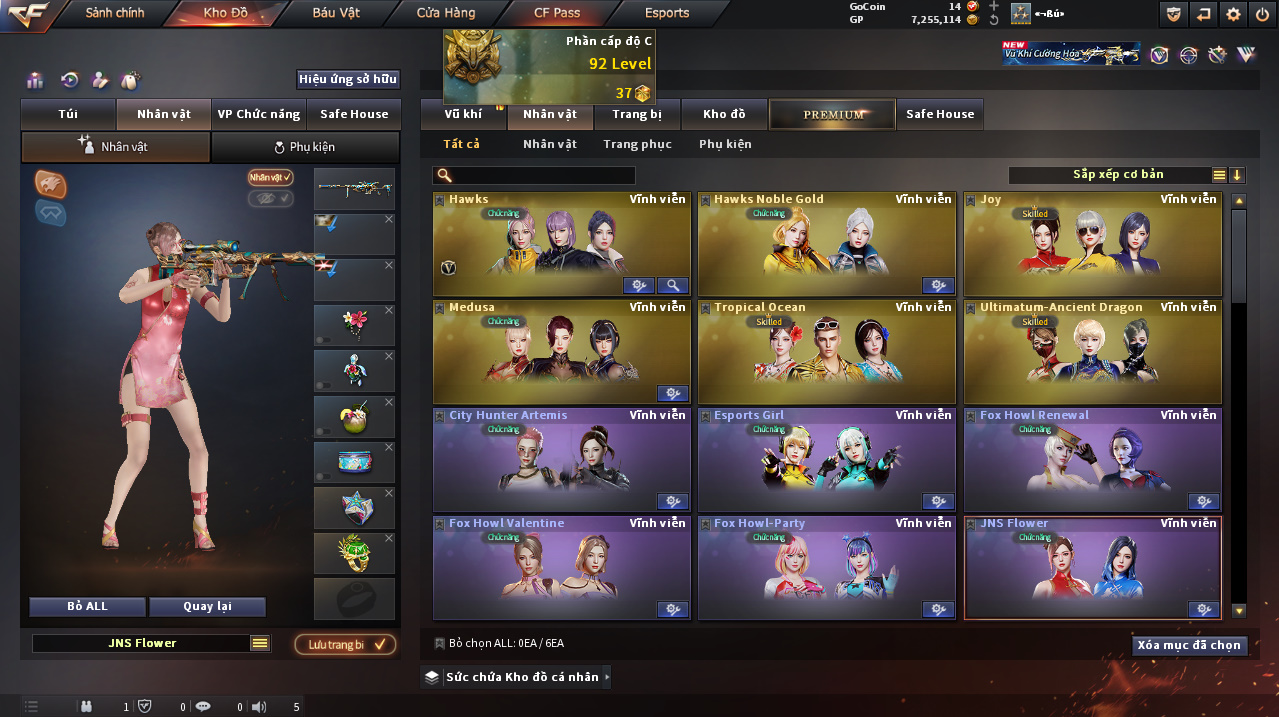Open the Báu Vật menu

pyautogui.click(x=336, y=13)
